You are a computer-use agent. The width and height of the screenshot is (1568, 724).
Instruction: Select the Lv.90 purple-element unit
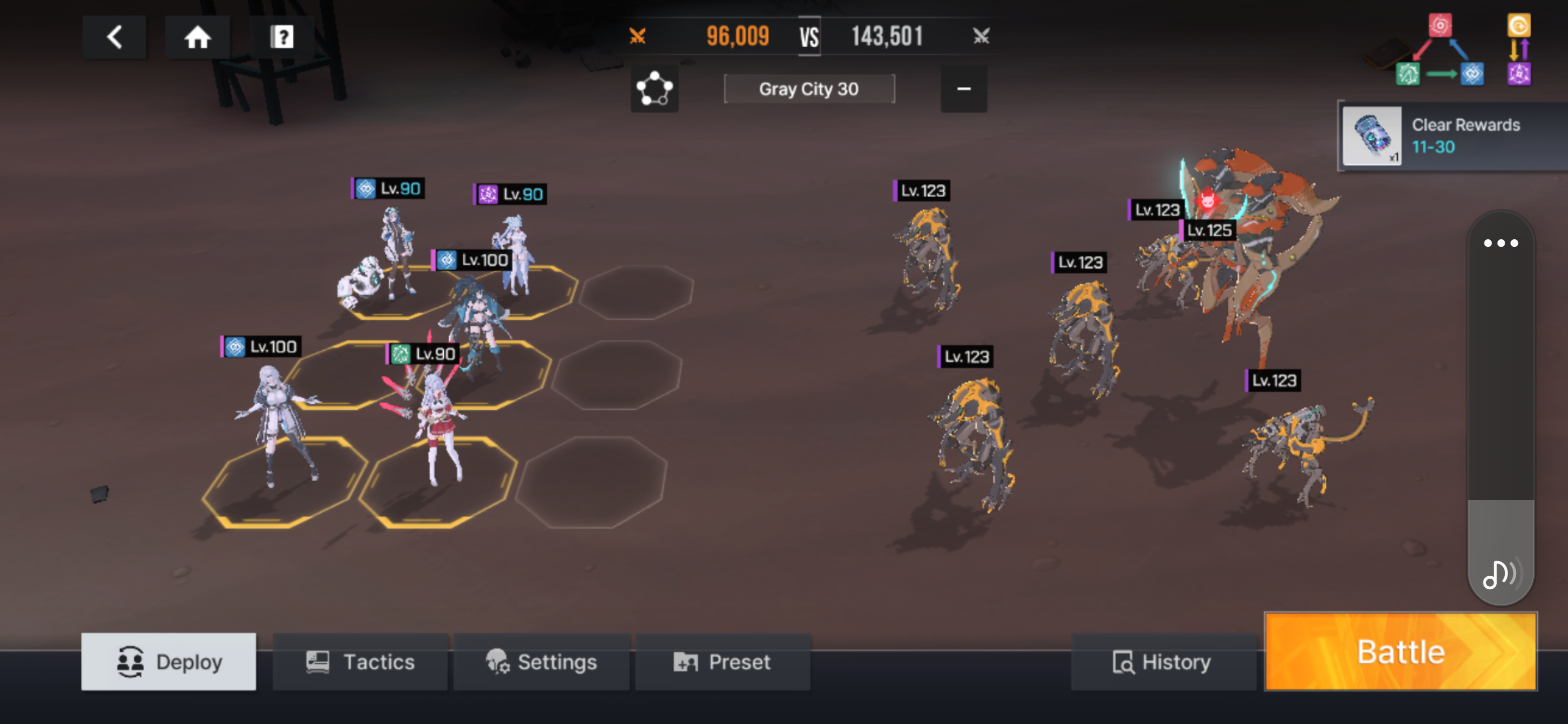[x=515, y=256]
